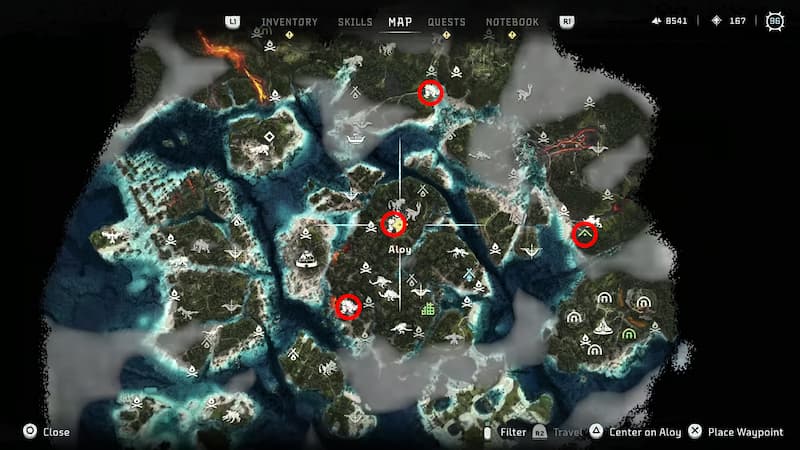Pick the green arch marker in the settlement
Viewport: 800px width, 450px height.
click(628, 333)
